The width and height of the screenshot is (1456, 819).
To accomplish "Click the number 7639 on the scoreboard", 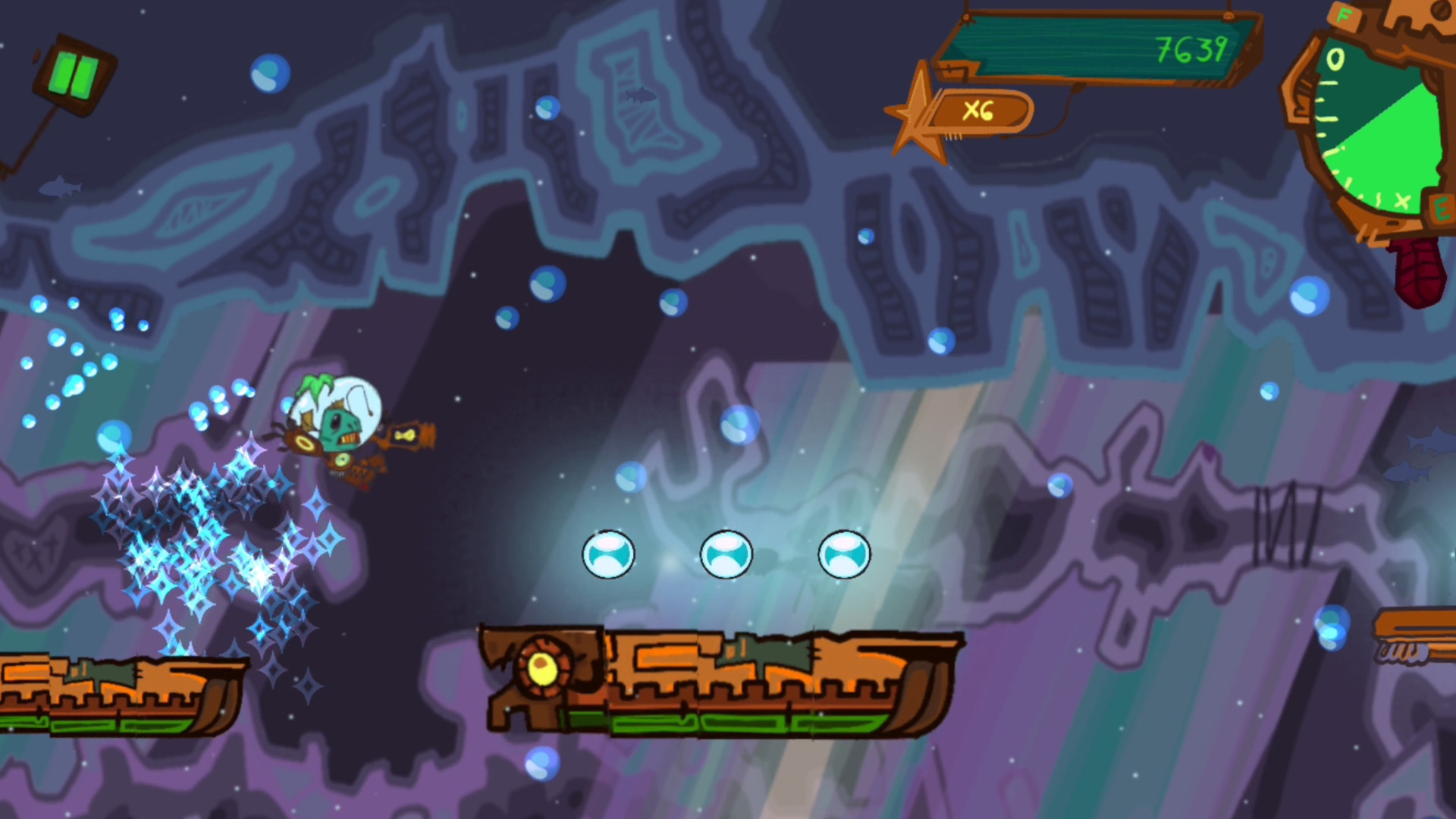I will tap(1191, 51).
